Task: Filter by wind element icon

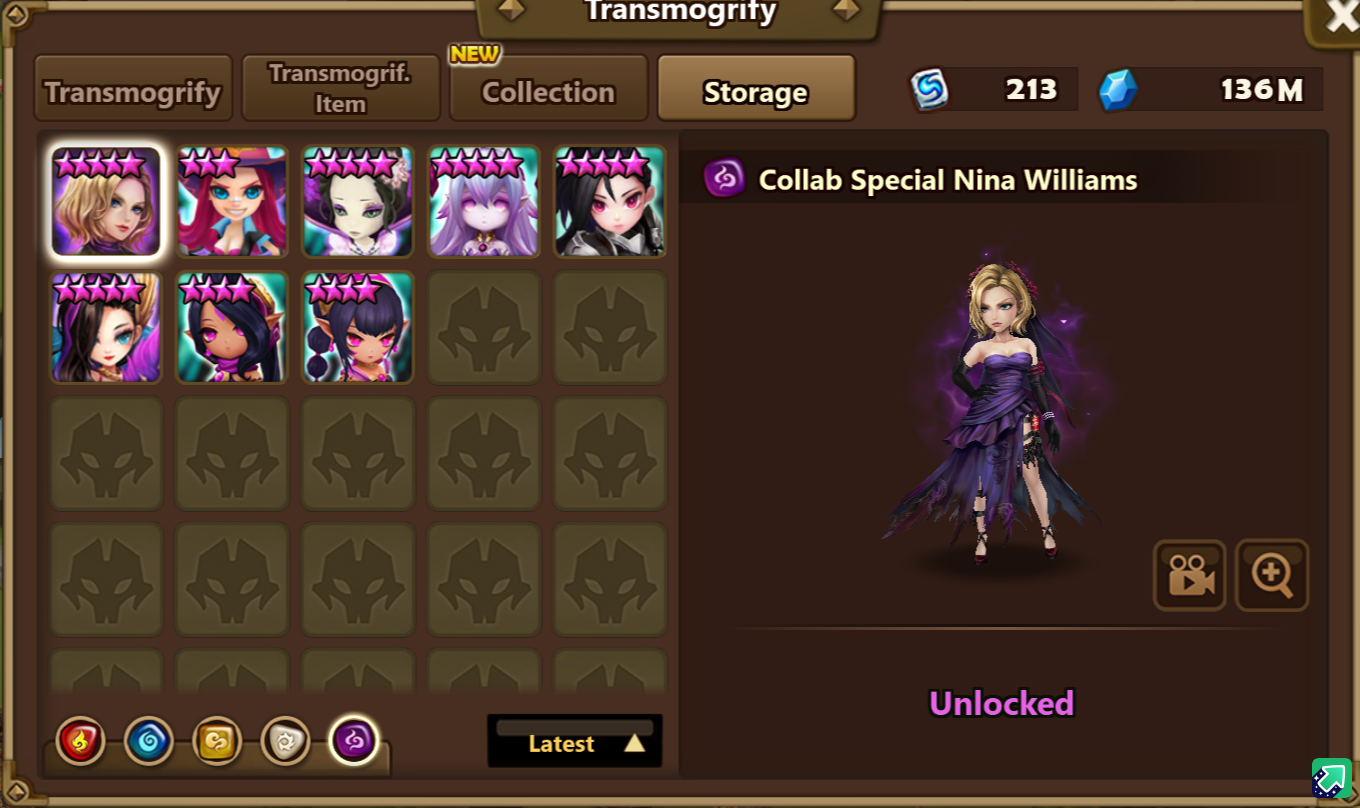Action: tap(217, 741)
